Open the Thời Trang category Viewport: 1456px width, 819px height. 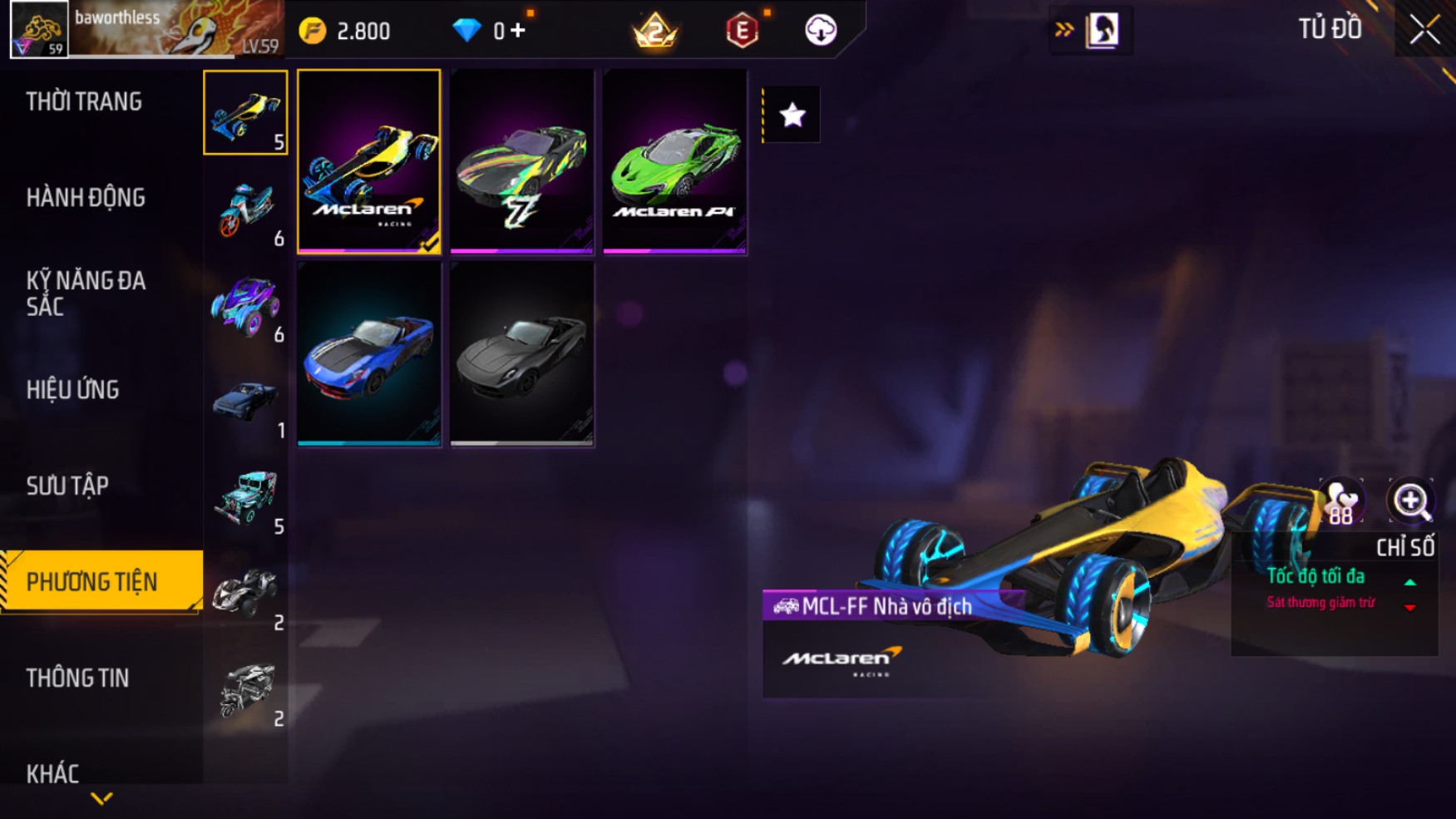84,102
